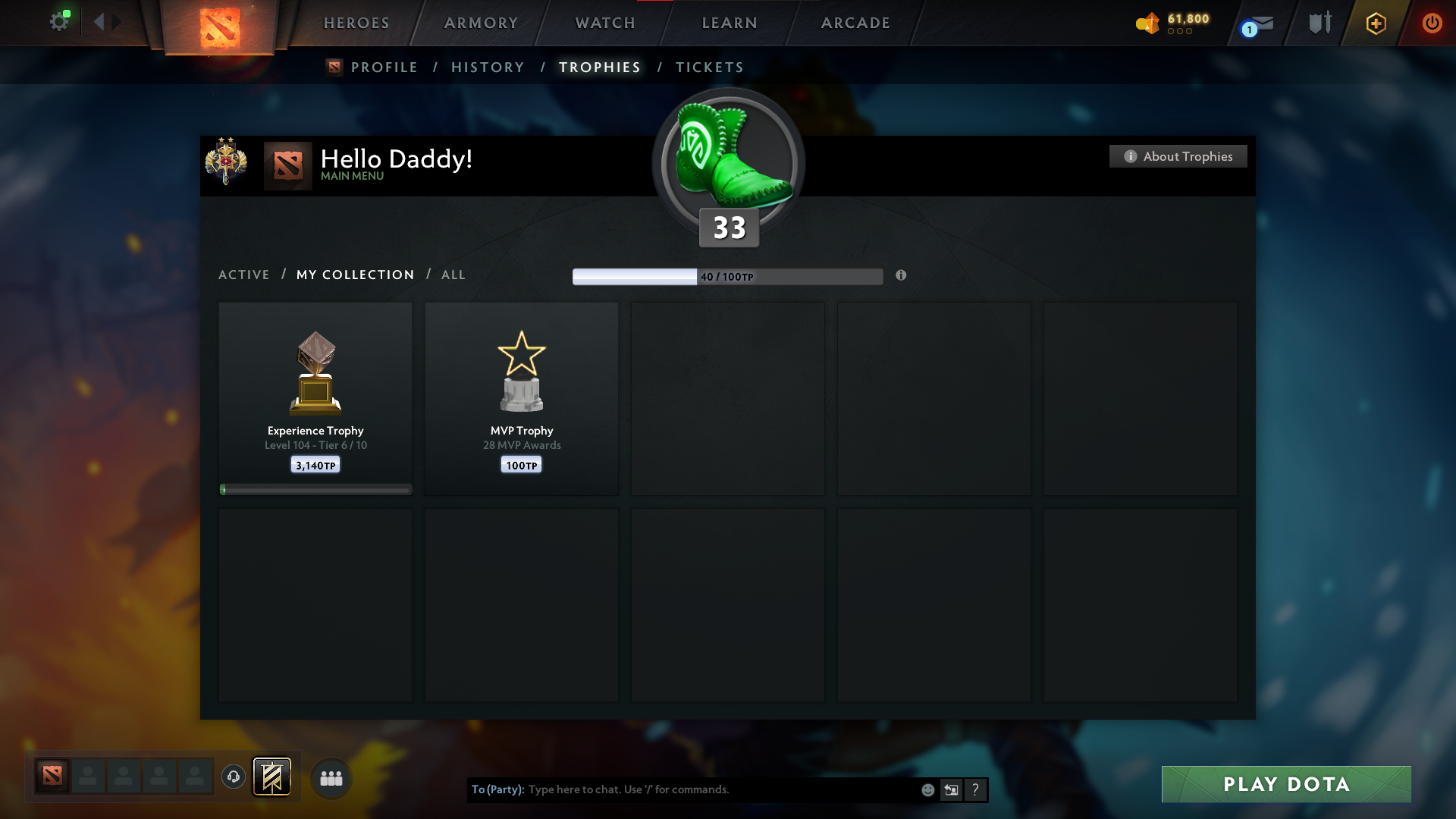Screen dimensions: 1456x819
Task: Click the PLAY DOTA button
Action: 1285,785
